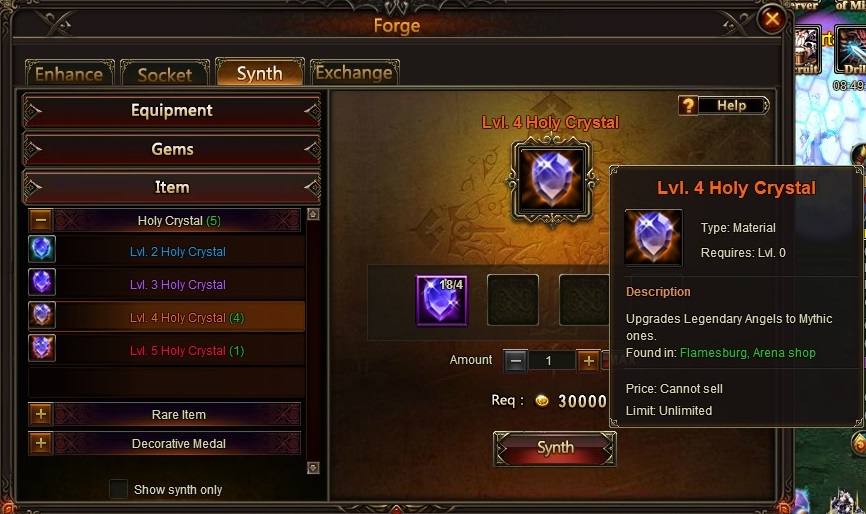Expand the Decorative Medal group
The height and width of the screenshot is (514, 866).
(41, 443)
